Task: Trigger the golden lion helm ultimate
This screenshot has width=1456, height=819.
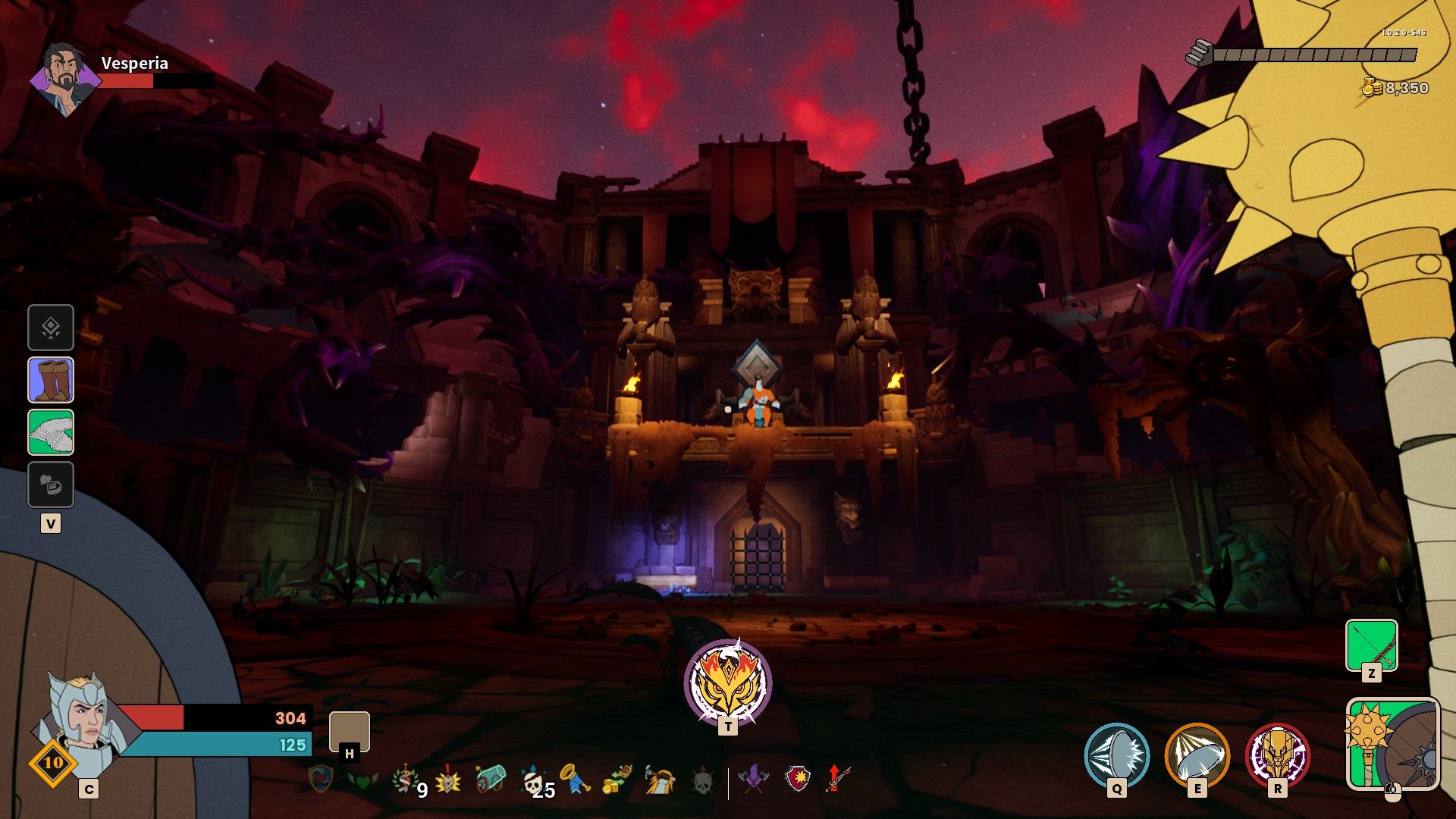Action: click(x=1277, y=755)
